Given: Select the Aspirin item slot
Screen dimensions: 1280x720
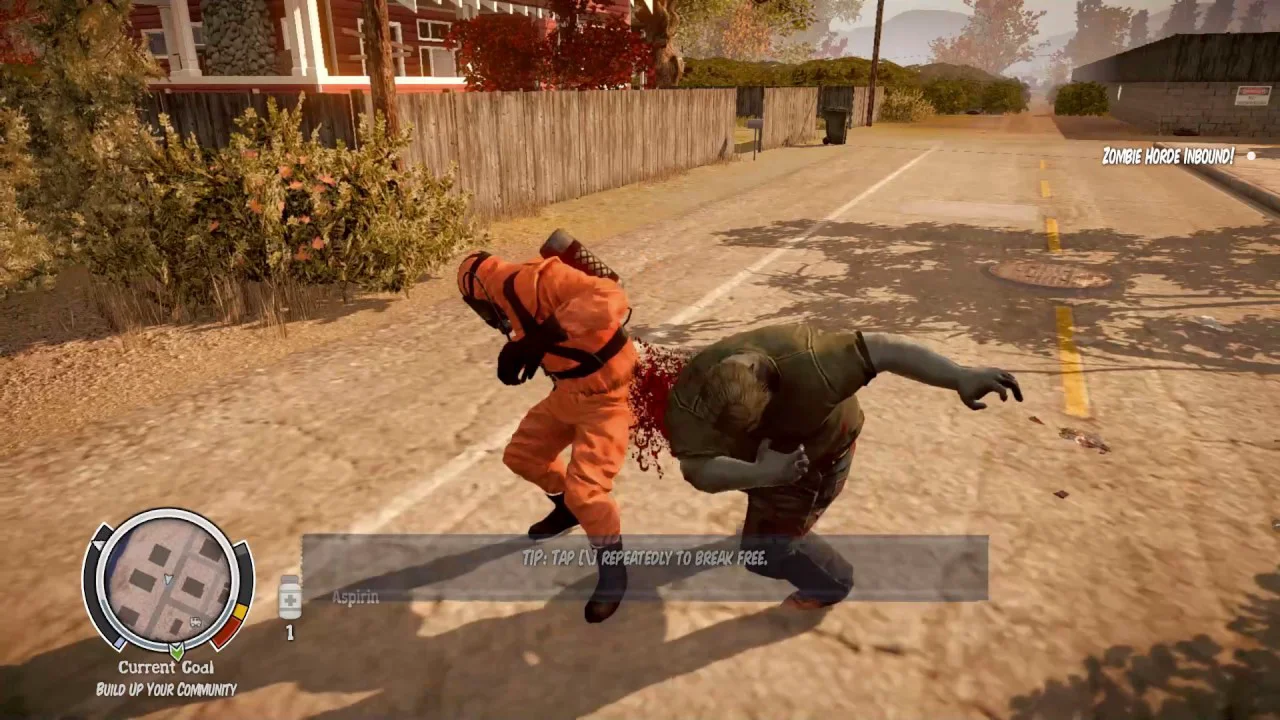Looking at the screenshot, I should pyautogui.click(x=290, y=597).
